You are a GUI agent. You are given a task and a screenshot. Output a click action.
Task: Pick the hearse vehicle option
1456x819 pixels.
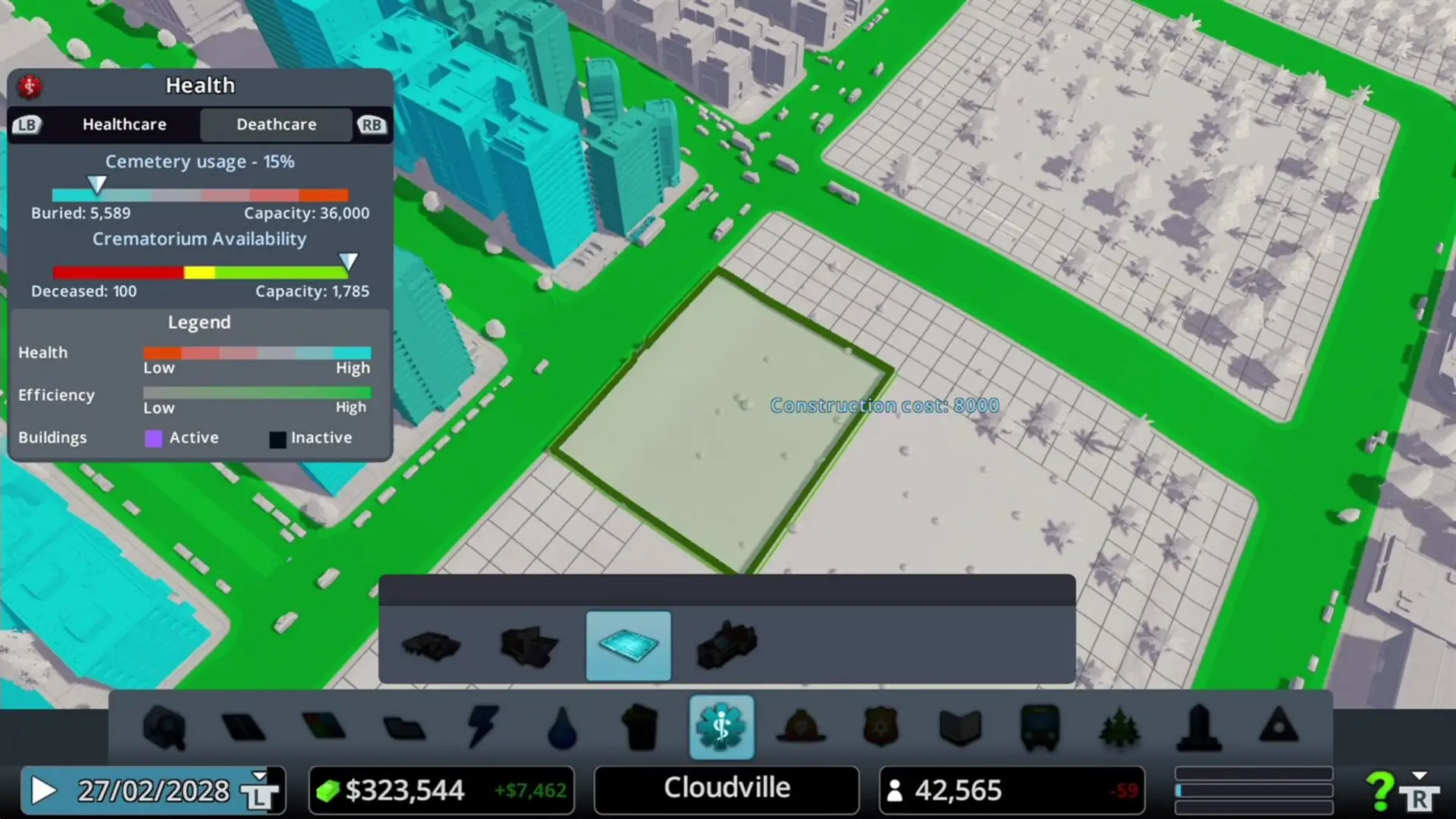[726, 646]
